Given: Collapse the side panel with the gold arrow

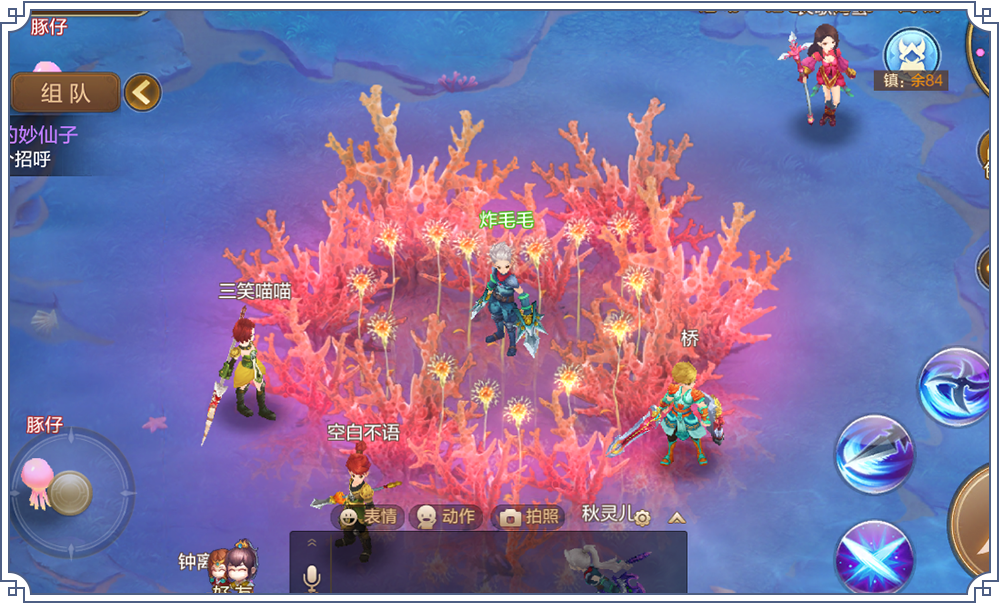Looking at the screenshot, I should tap(142, 93).
